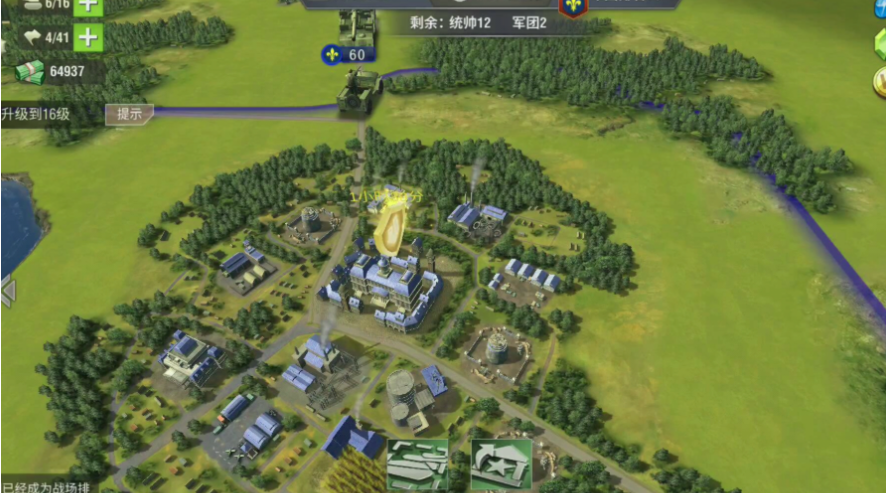Add more of the 6/16 resource
Viewport: 886px width, 493px height.
point(88,5)
